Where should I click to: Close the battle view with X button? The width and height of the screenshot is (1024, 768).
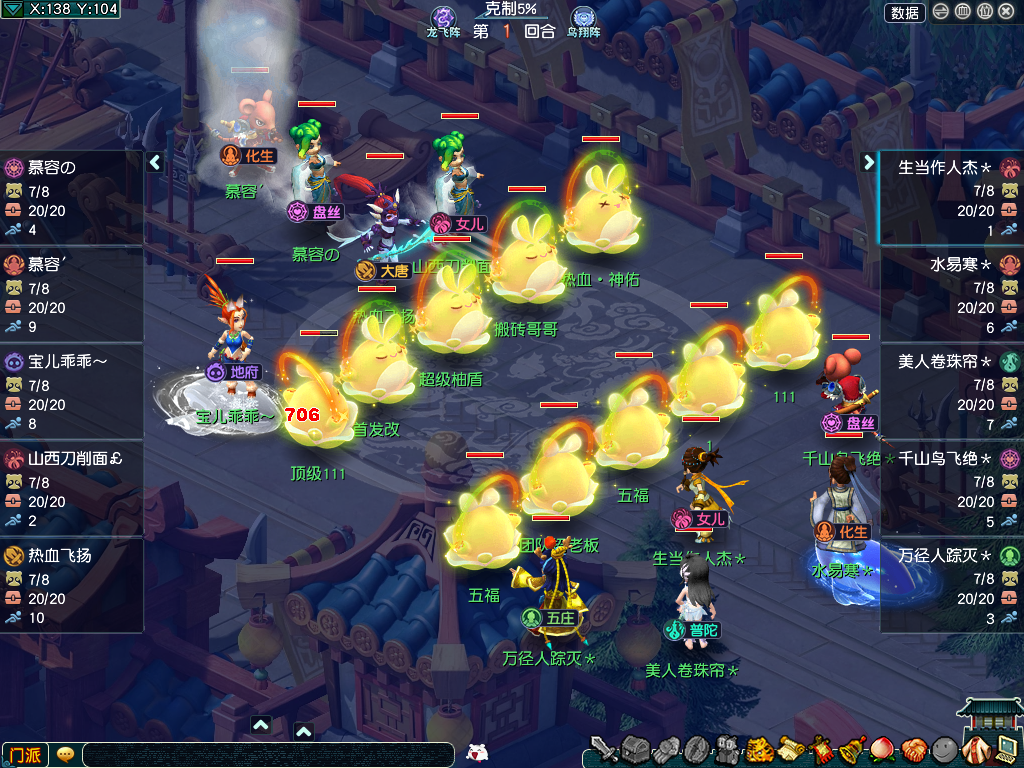click(x=1006, y=12)
